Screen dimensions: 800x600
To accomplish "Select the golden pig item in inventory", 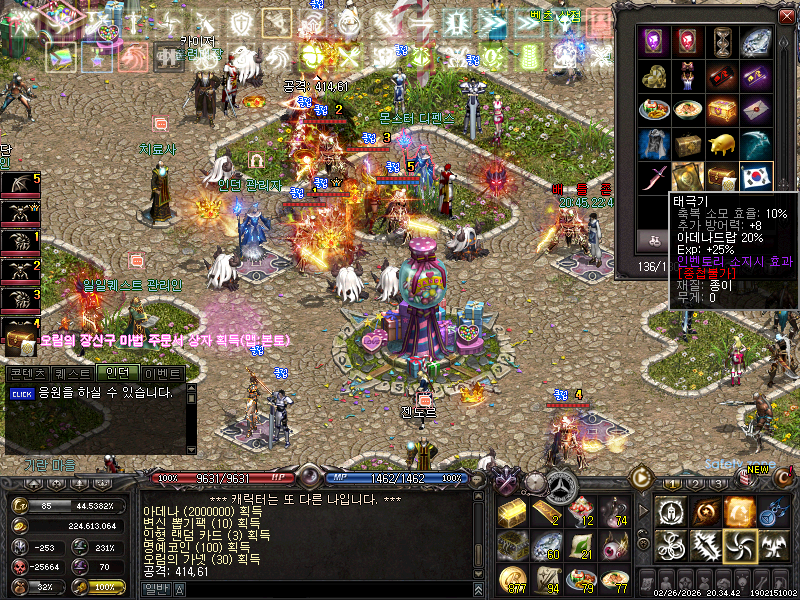I will pos(721,143).
